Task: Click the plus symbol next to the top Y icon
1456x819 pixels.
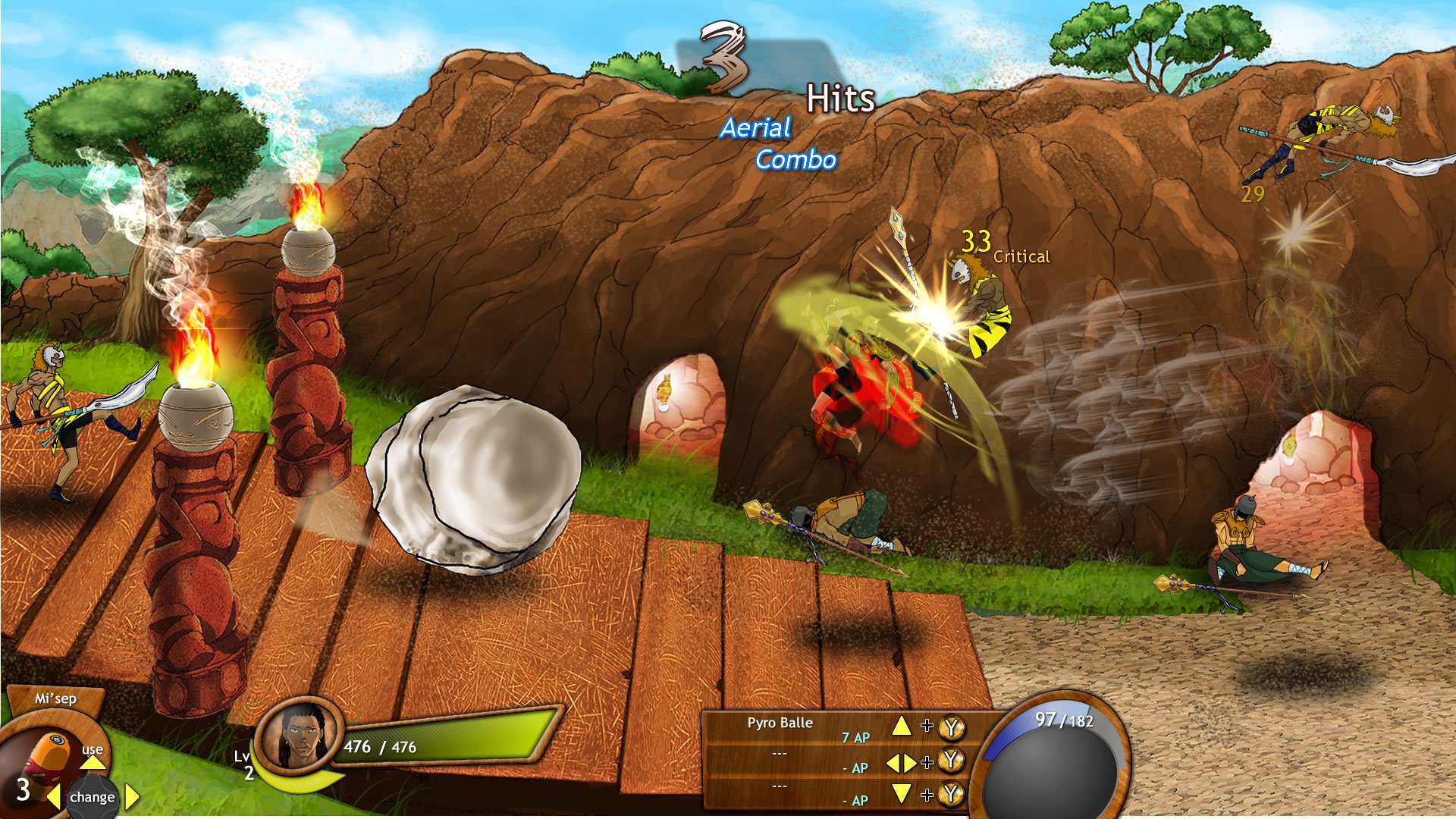Action: pyautogui.click(x=927, y=726)
